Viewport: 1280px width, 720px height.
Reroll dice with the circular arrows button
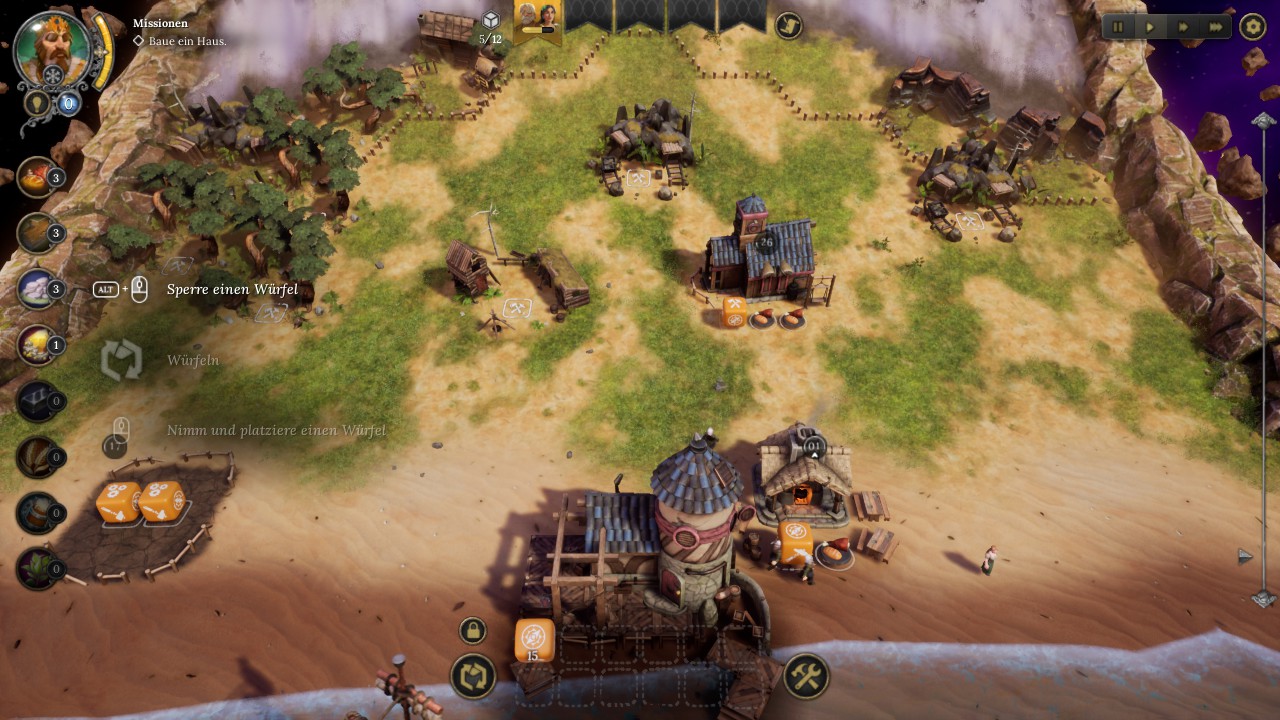point(473,676)
